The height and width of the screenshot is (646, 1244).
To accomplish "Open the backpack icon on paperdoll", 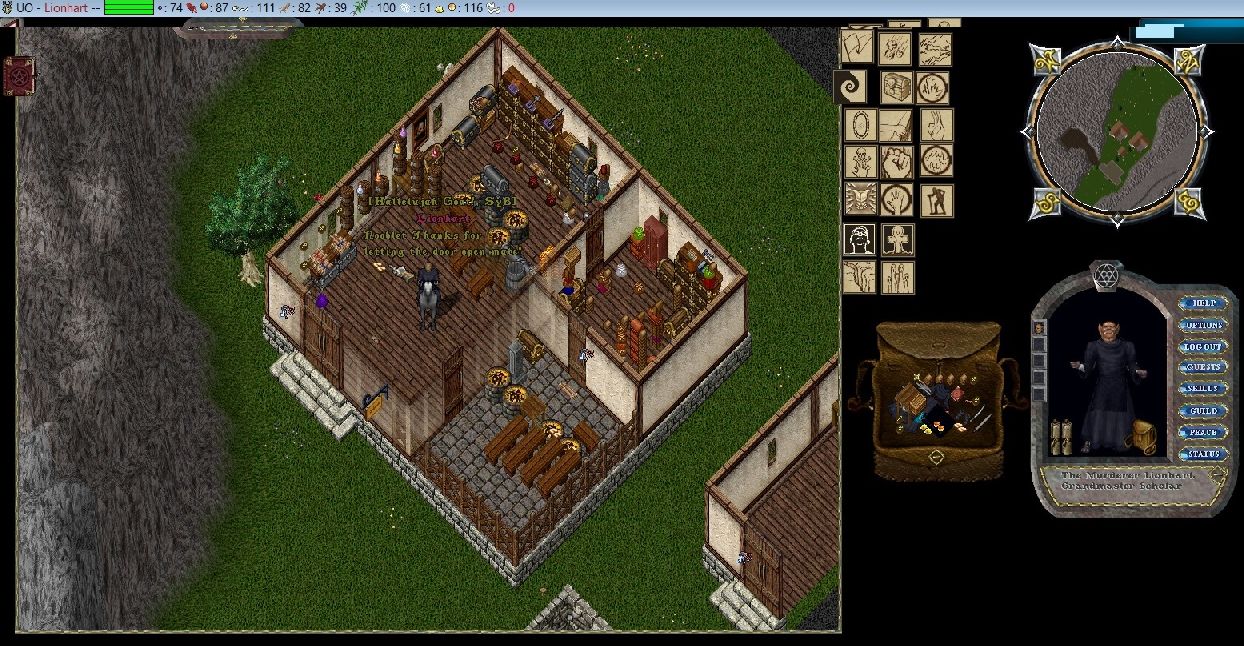I will click(x=1142, y=436).
